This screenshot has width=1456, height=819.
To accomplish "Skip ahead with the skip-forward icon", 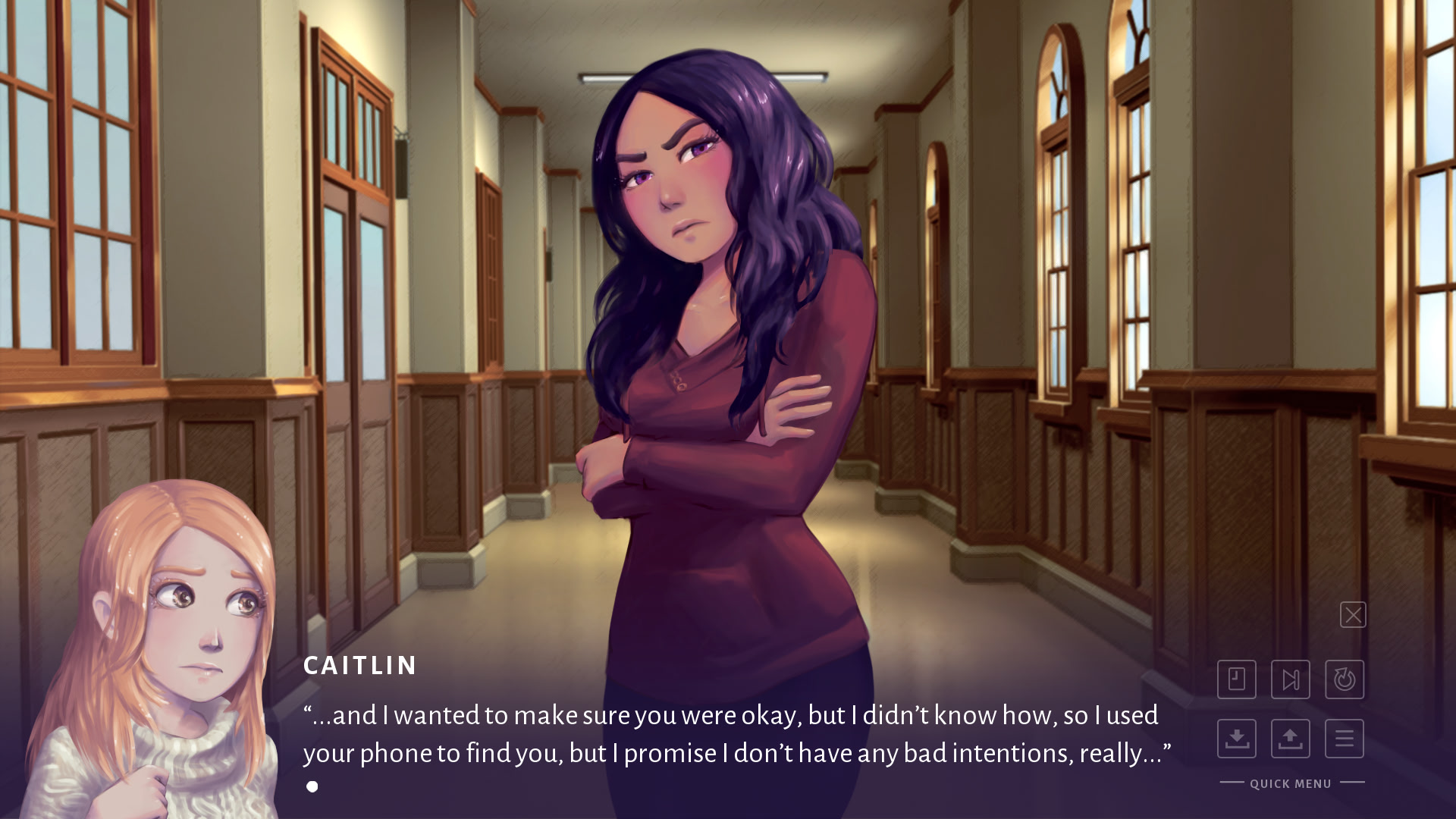I will [x=1291, y=679].
